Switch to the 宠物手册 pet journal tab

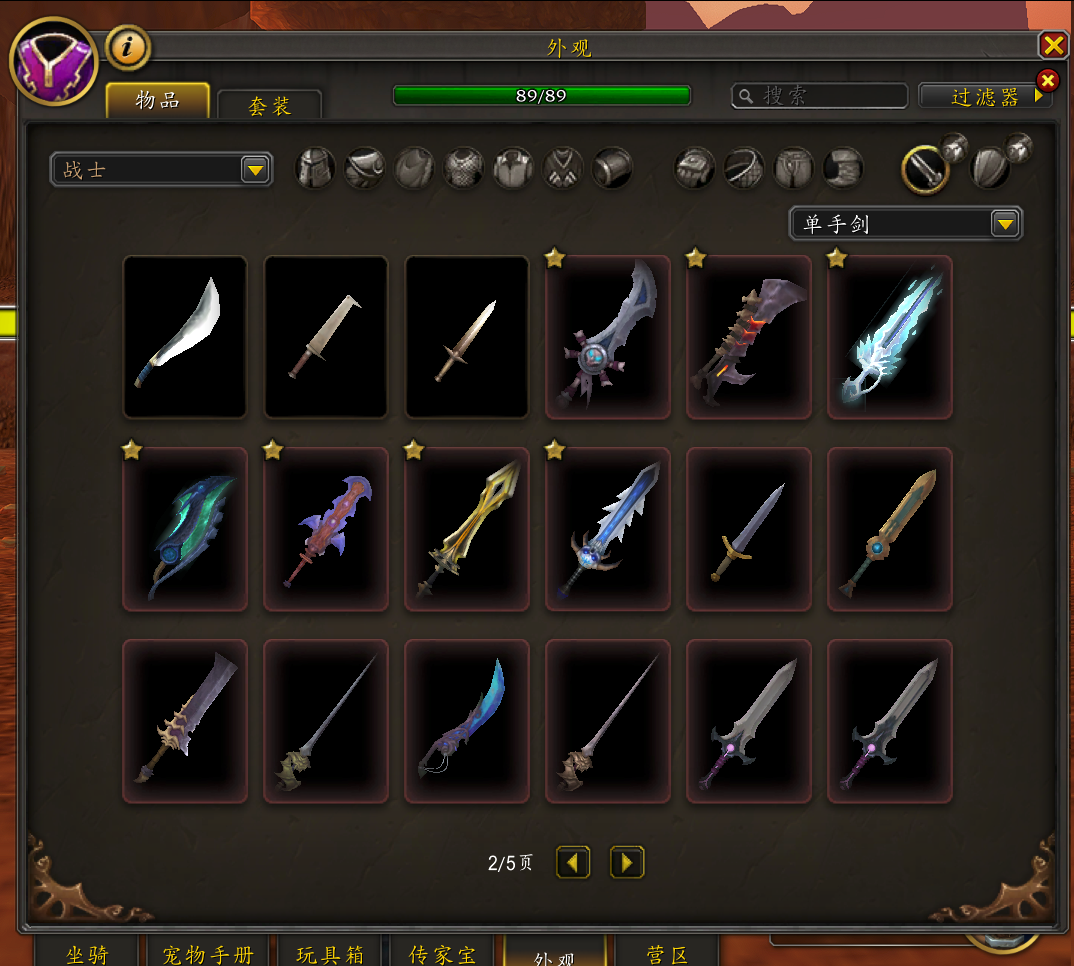click(207, 955)
